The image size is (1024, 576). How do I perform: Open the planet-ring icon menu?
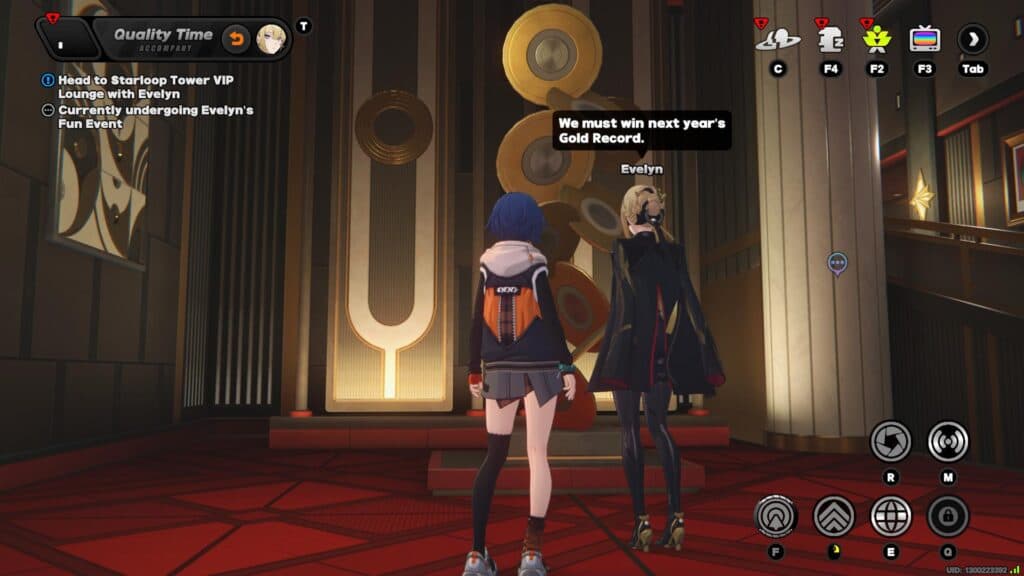[x=777, y=39]
